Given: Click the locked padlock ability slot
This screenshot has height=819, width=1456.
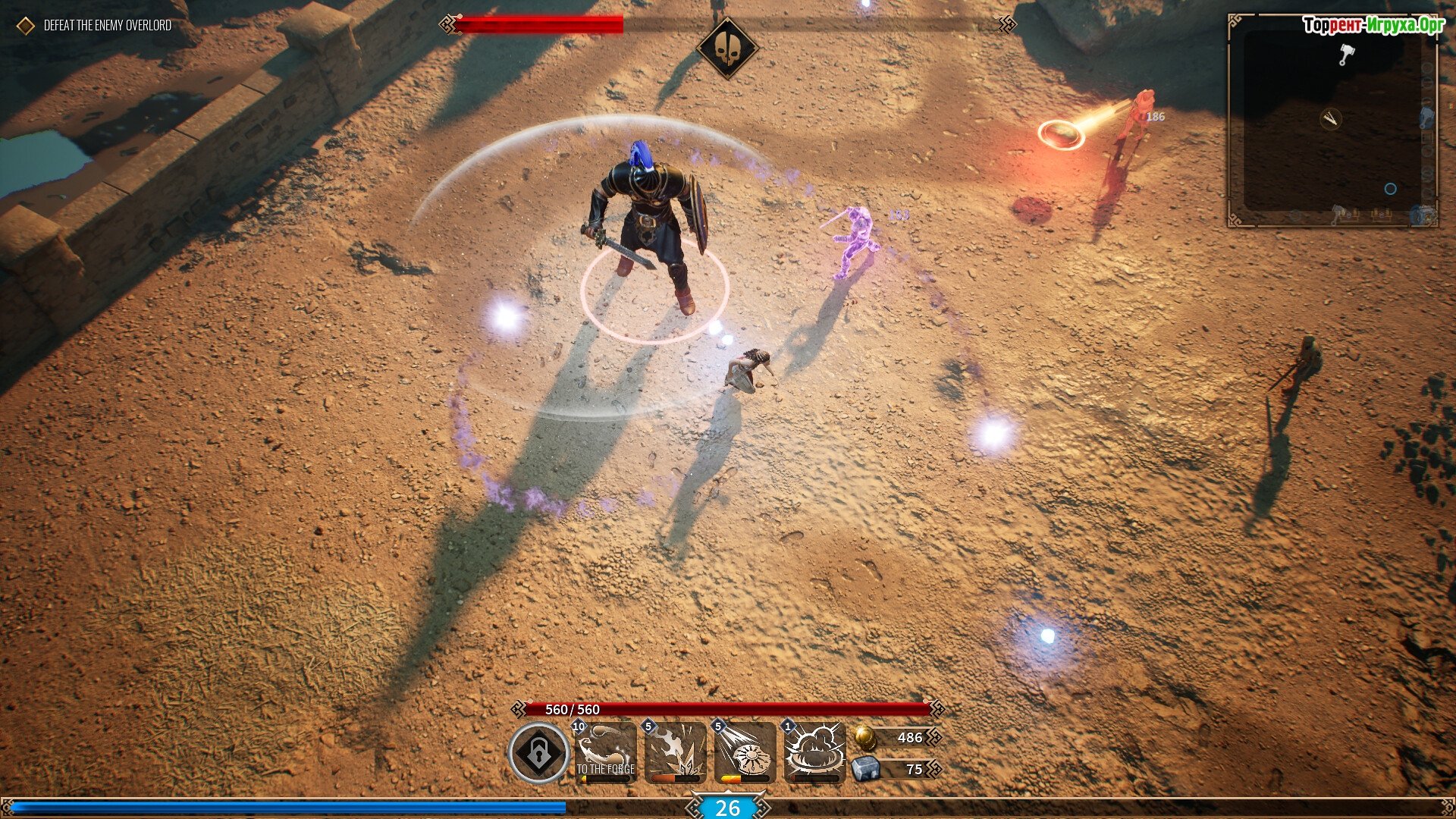Looking at the screenshot, I should (538, 753).
